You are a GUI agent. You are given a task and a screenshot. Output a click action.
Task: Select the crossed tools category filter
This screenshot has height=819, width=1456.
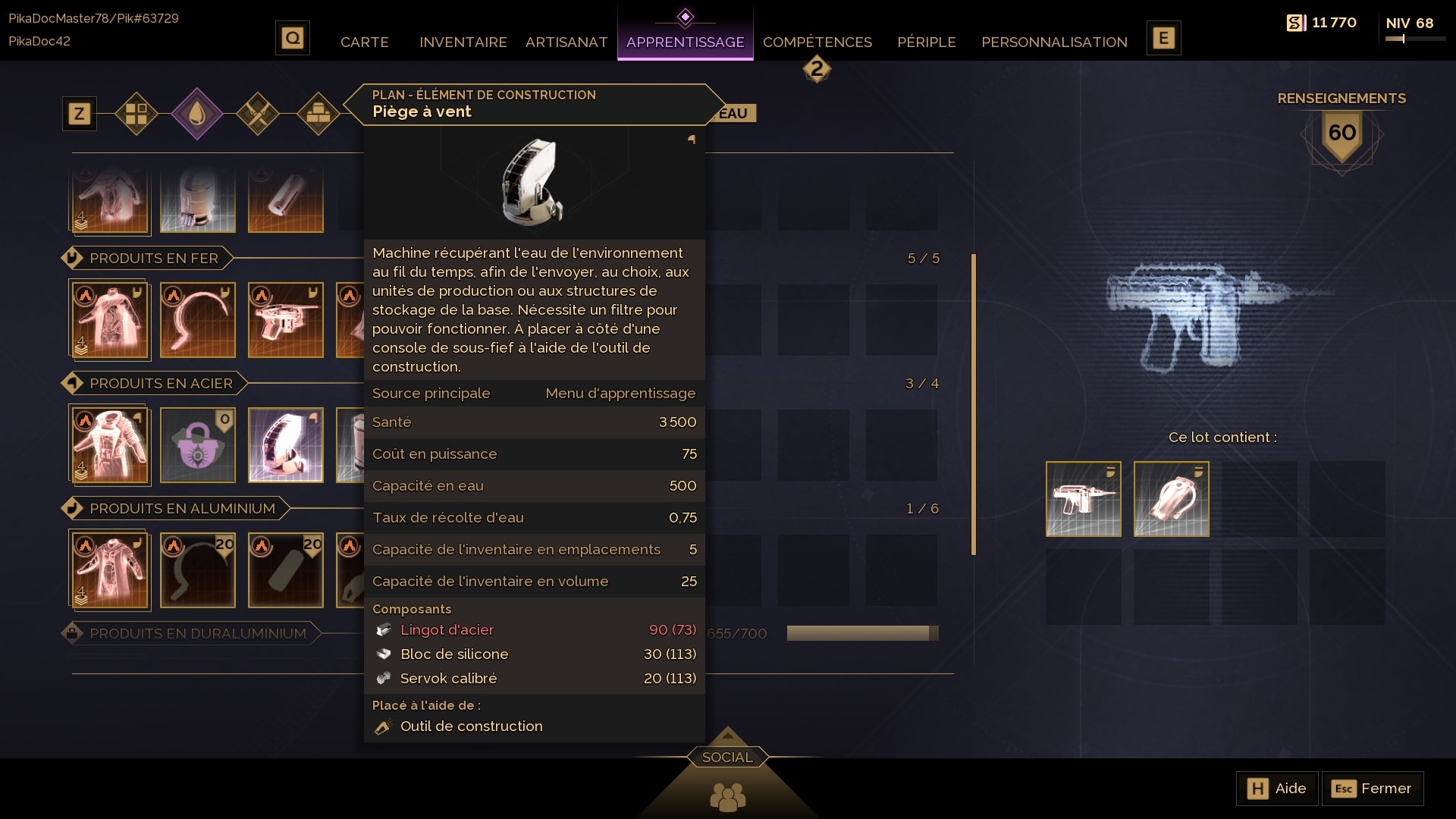[258, 114]
